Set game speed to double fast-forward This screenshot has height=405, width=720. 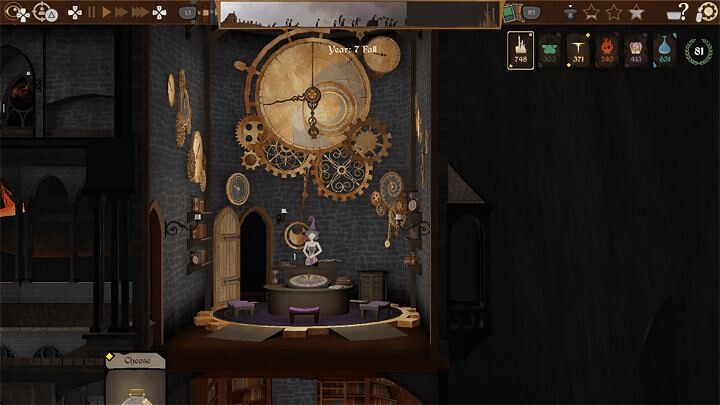pyautogui.click(x=122, y=13)
